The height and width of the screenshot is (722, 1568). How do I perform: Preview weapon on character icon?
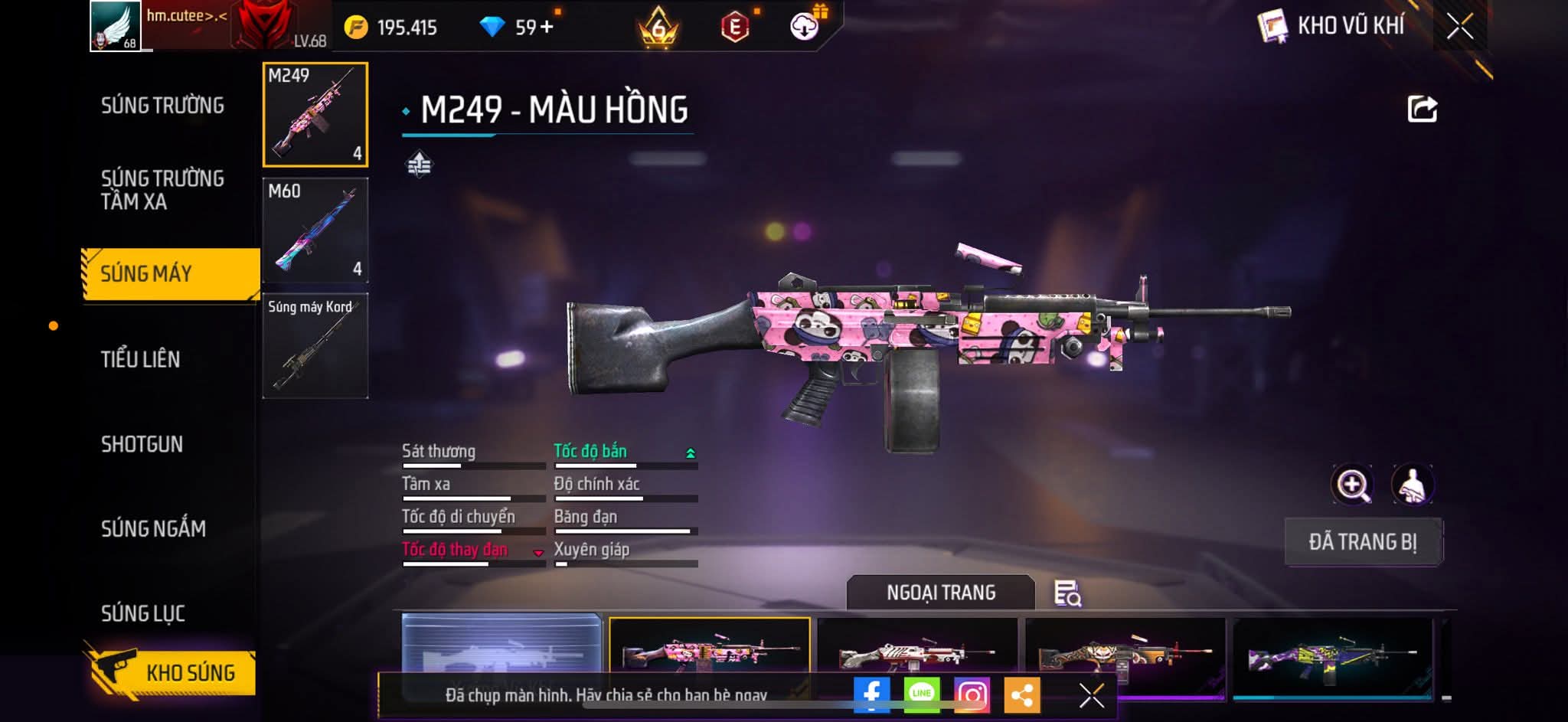click(x=1412, y=485)
